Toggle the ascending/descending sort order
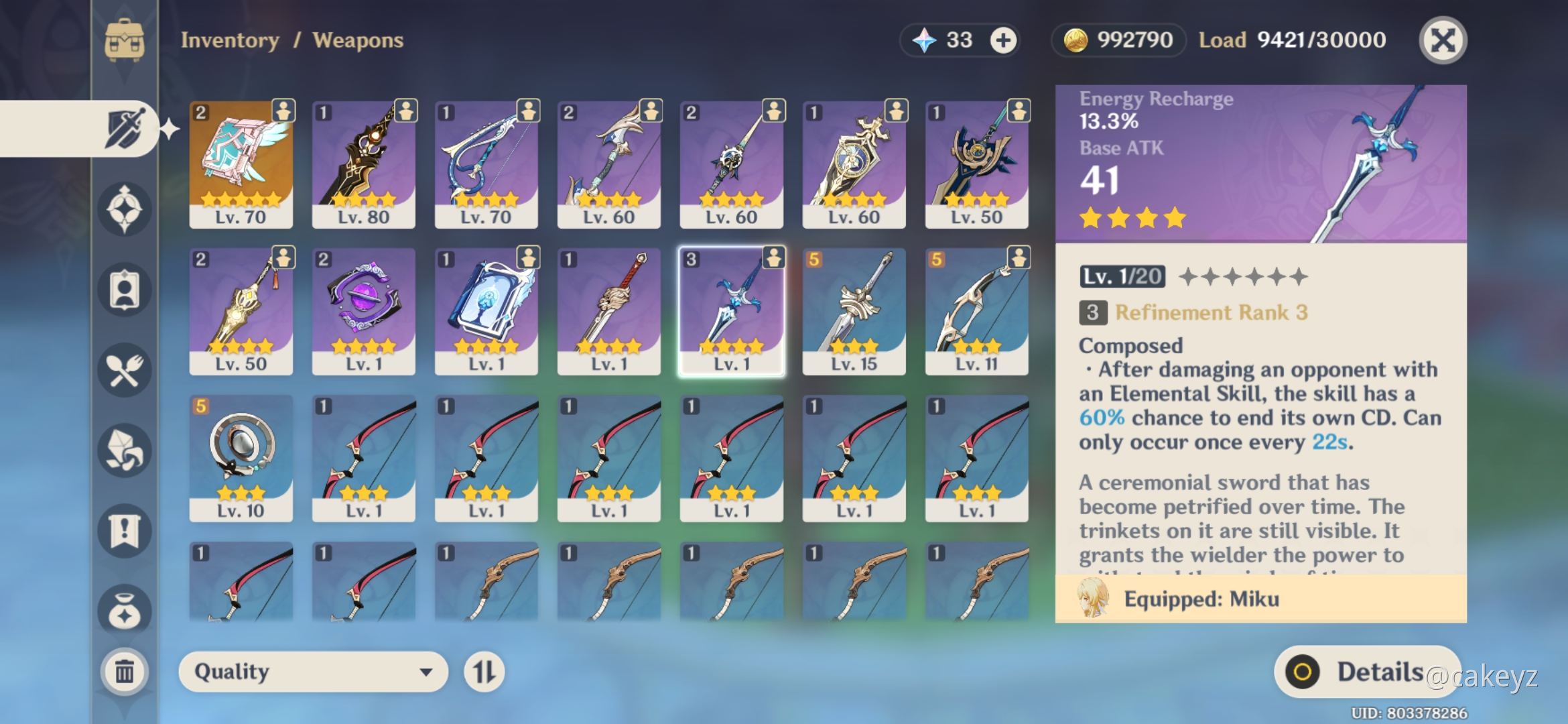This screenshot has width=1568, height=724. coord(484,671)
